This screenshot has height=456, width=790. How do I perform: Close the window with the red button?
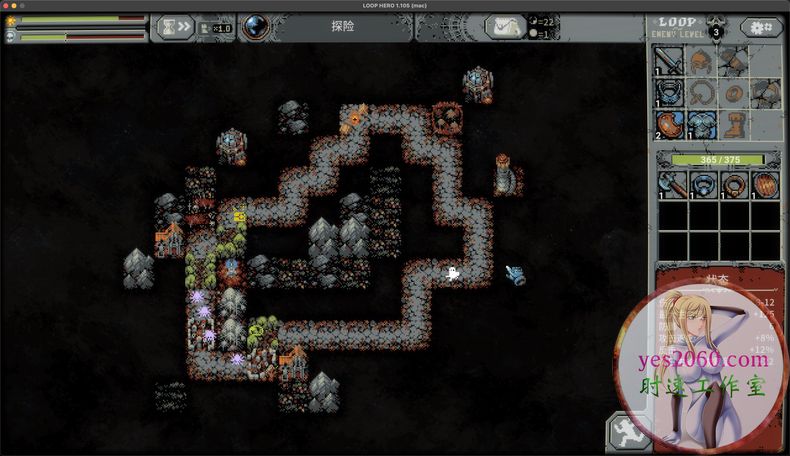pos(6,5)
